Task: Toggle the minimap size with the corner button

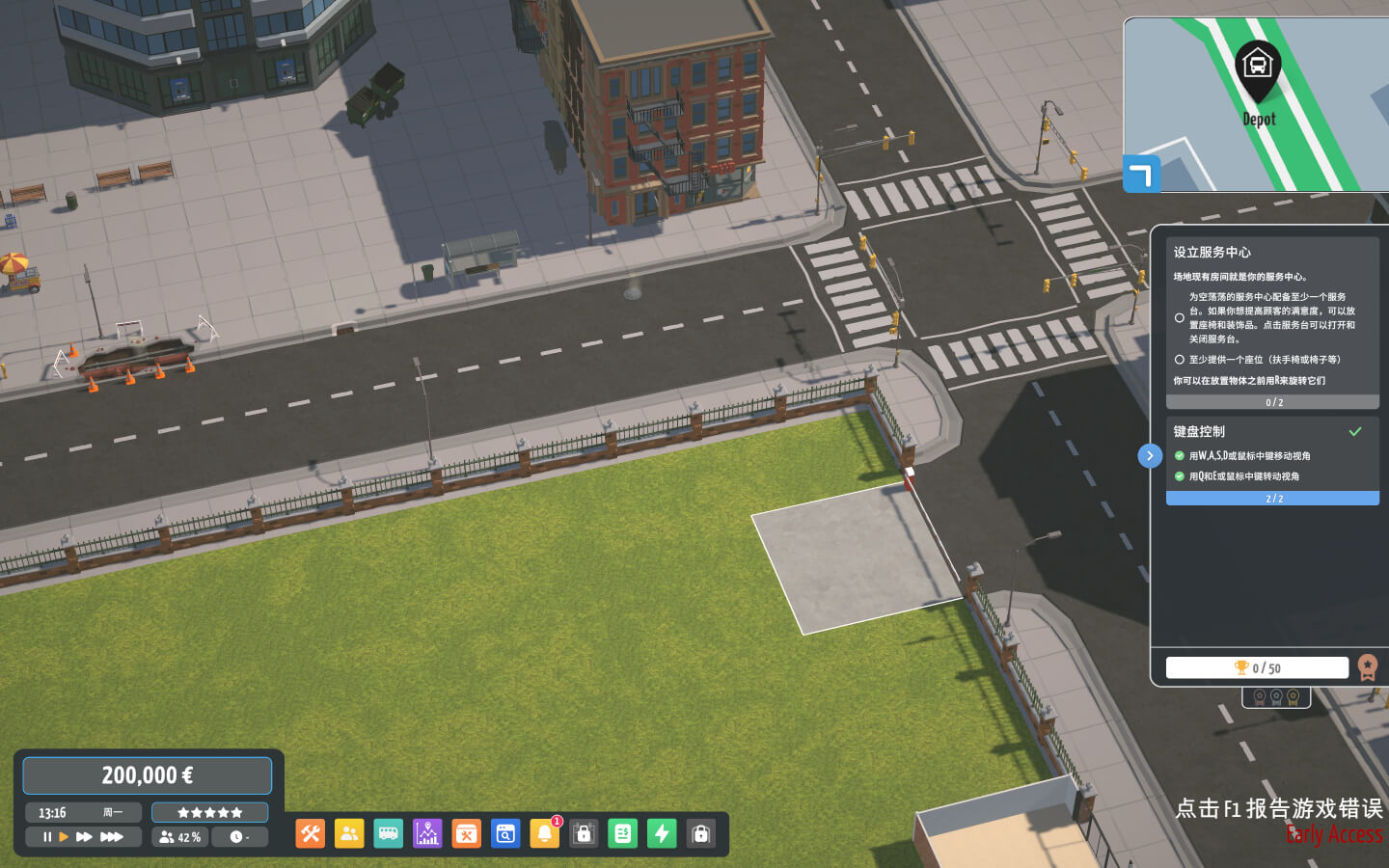Action: 1141,175
